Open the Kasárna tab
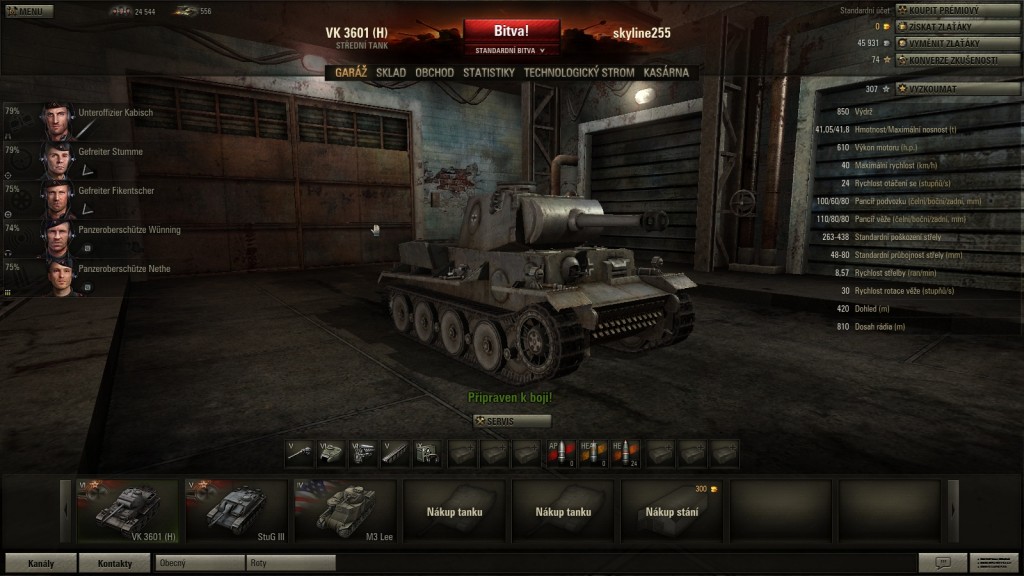This screenshot has height=576, width=1024. pos(666,73)
